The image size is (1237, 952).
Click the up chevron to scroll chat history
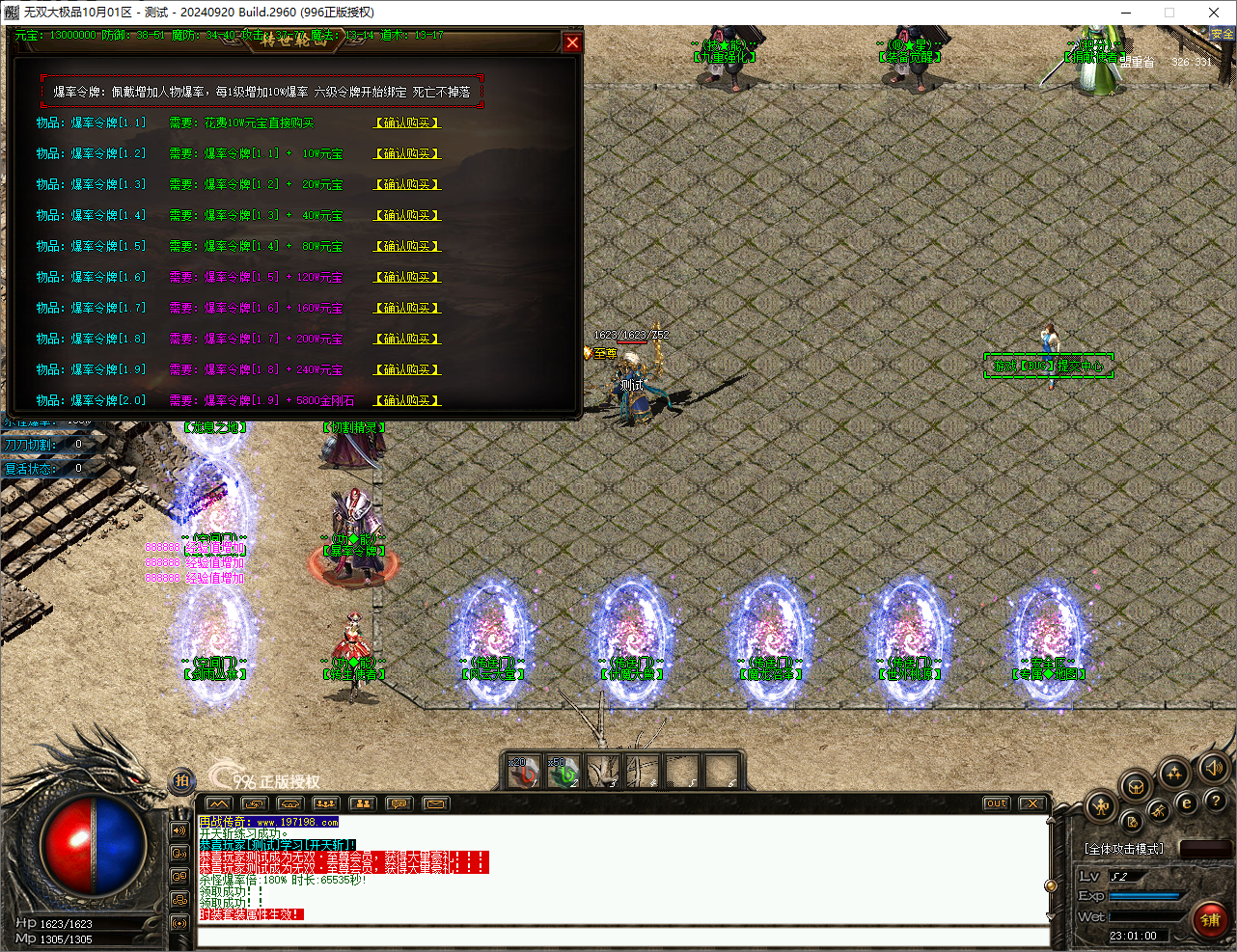tap(1053, 820)
